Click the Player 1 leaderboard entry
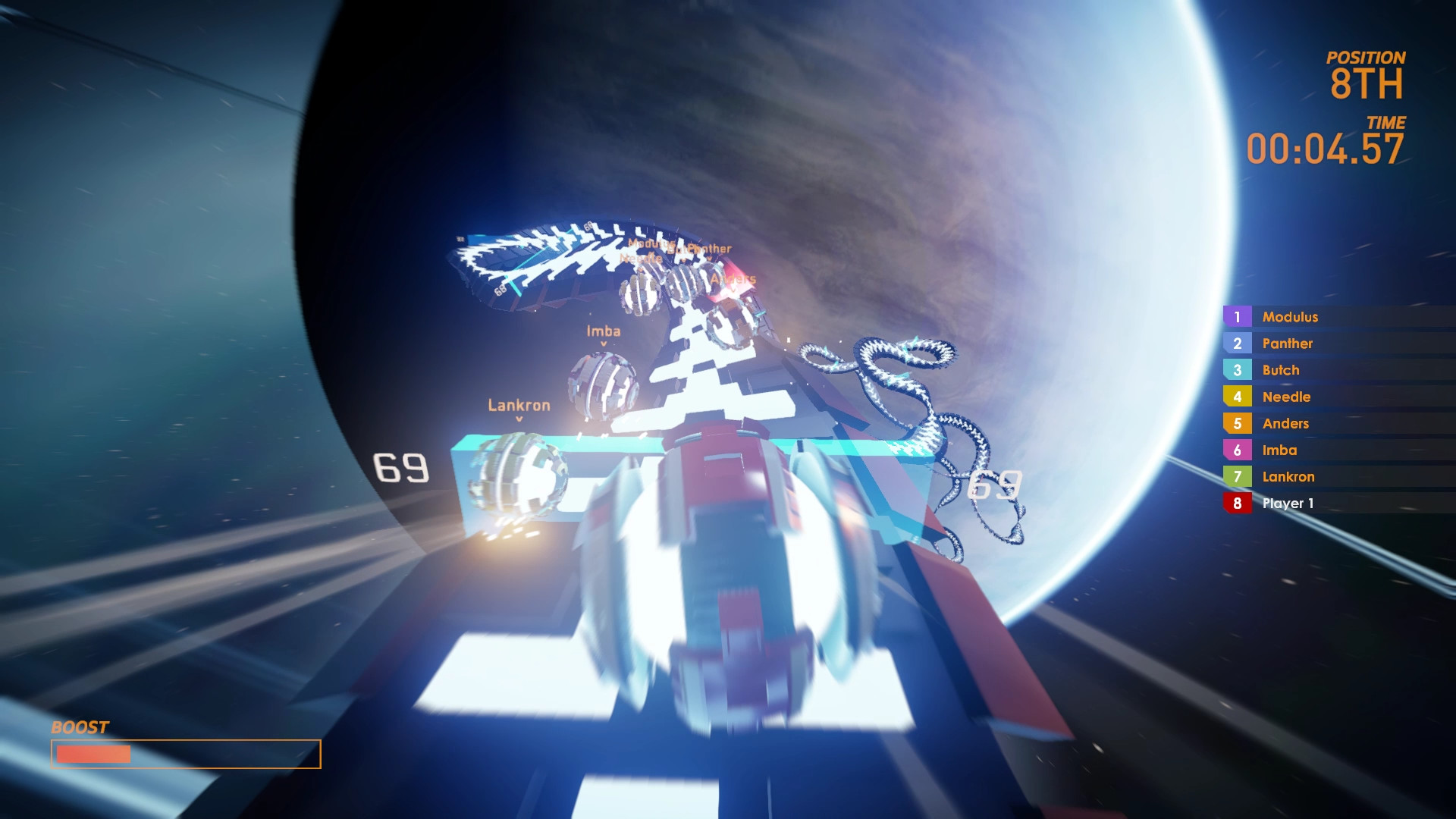1456x819 pixels. click(1287, 503)
